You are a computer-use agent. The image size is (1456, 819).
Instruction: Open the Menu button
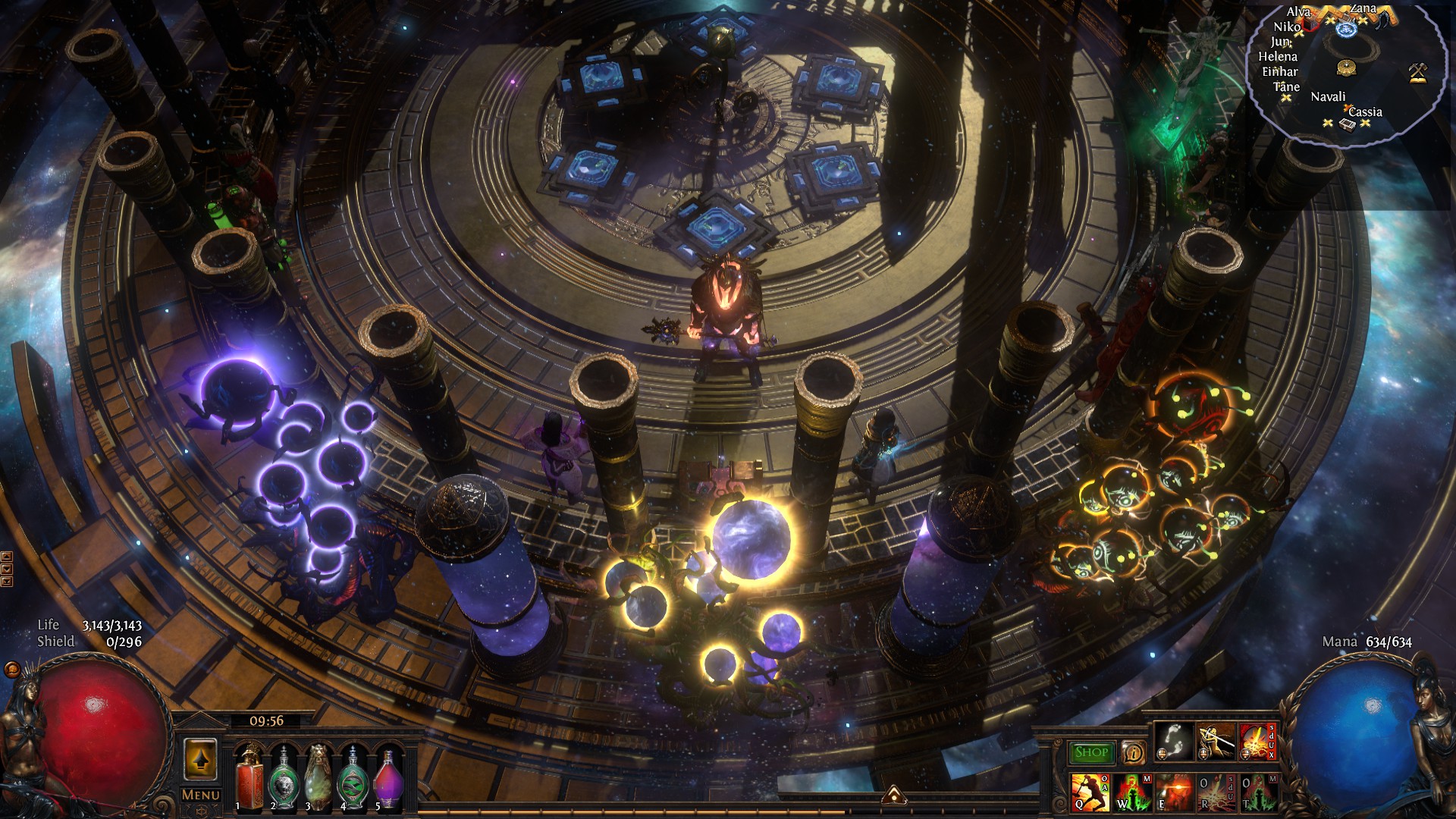[x=201, y=795]
